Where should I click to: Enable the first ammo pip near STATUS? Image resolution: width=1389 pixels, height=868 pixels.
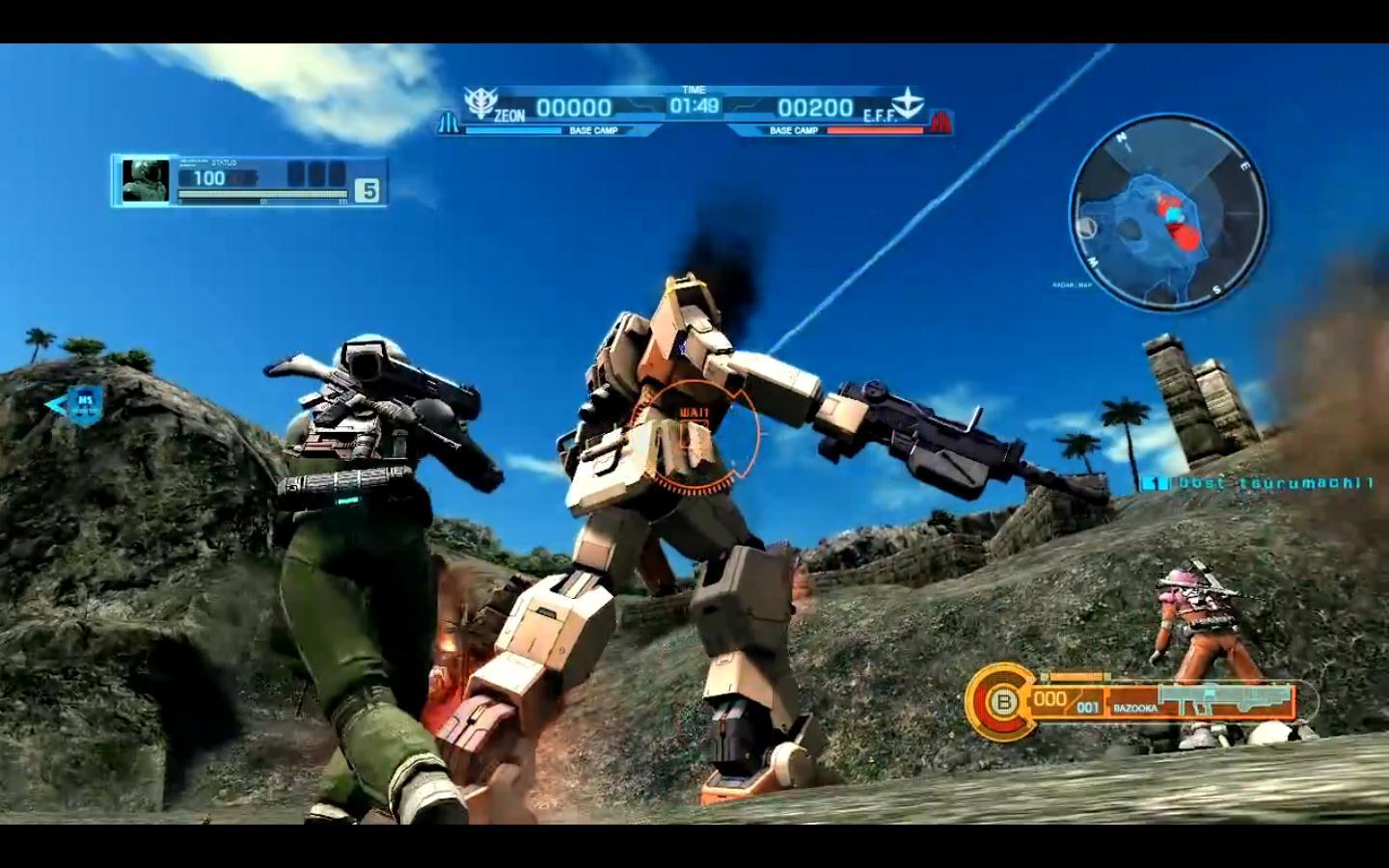297,173
